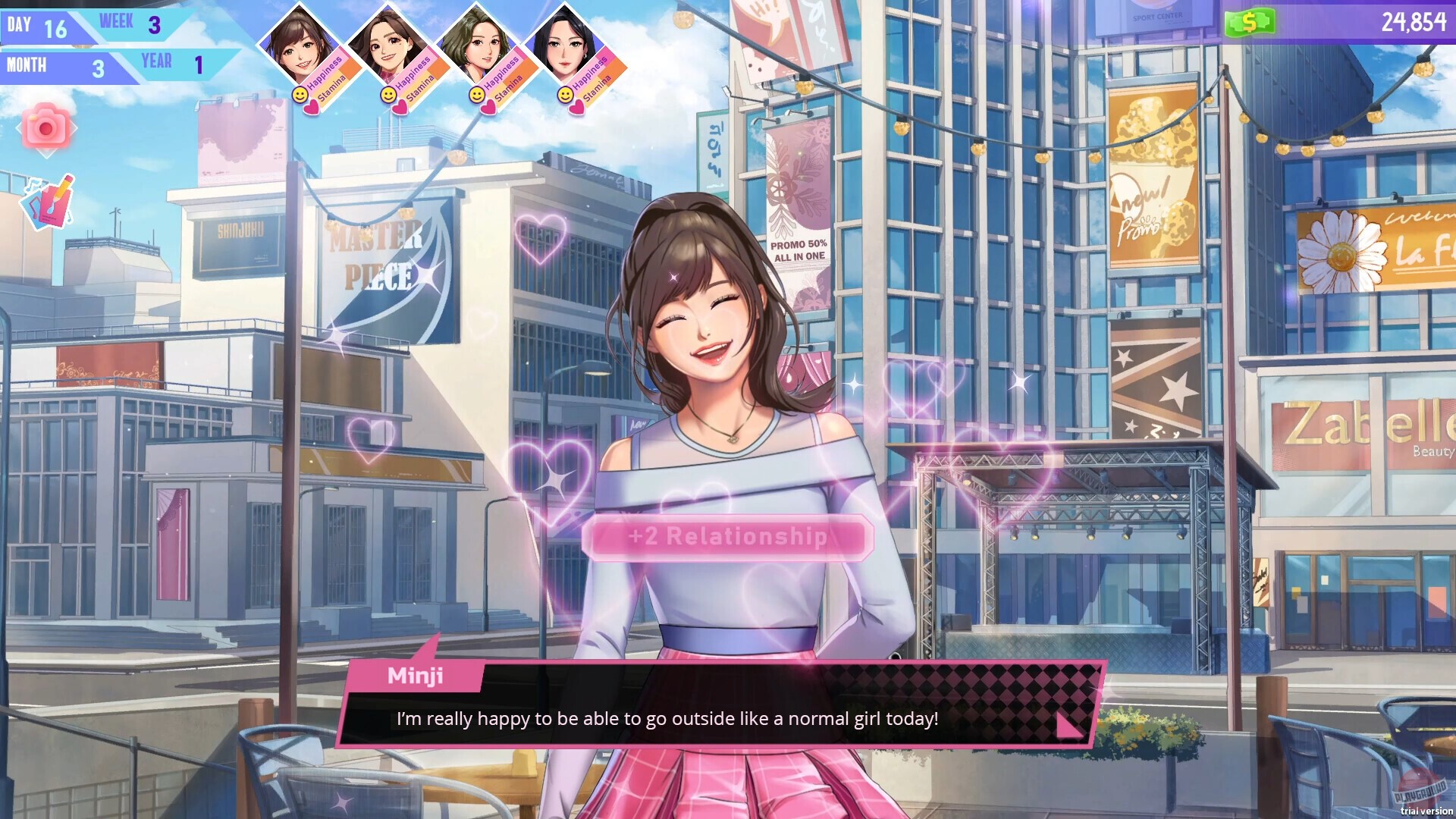Click the heart icon under the first portrait
Image resolution: width=1456 pixels, height=819 pixels.
311,108
